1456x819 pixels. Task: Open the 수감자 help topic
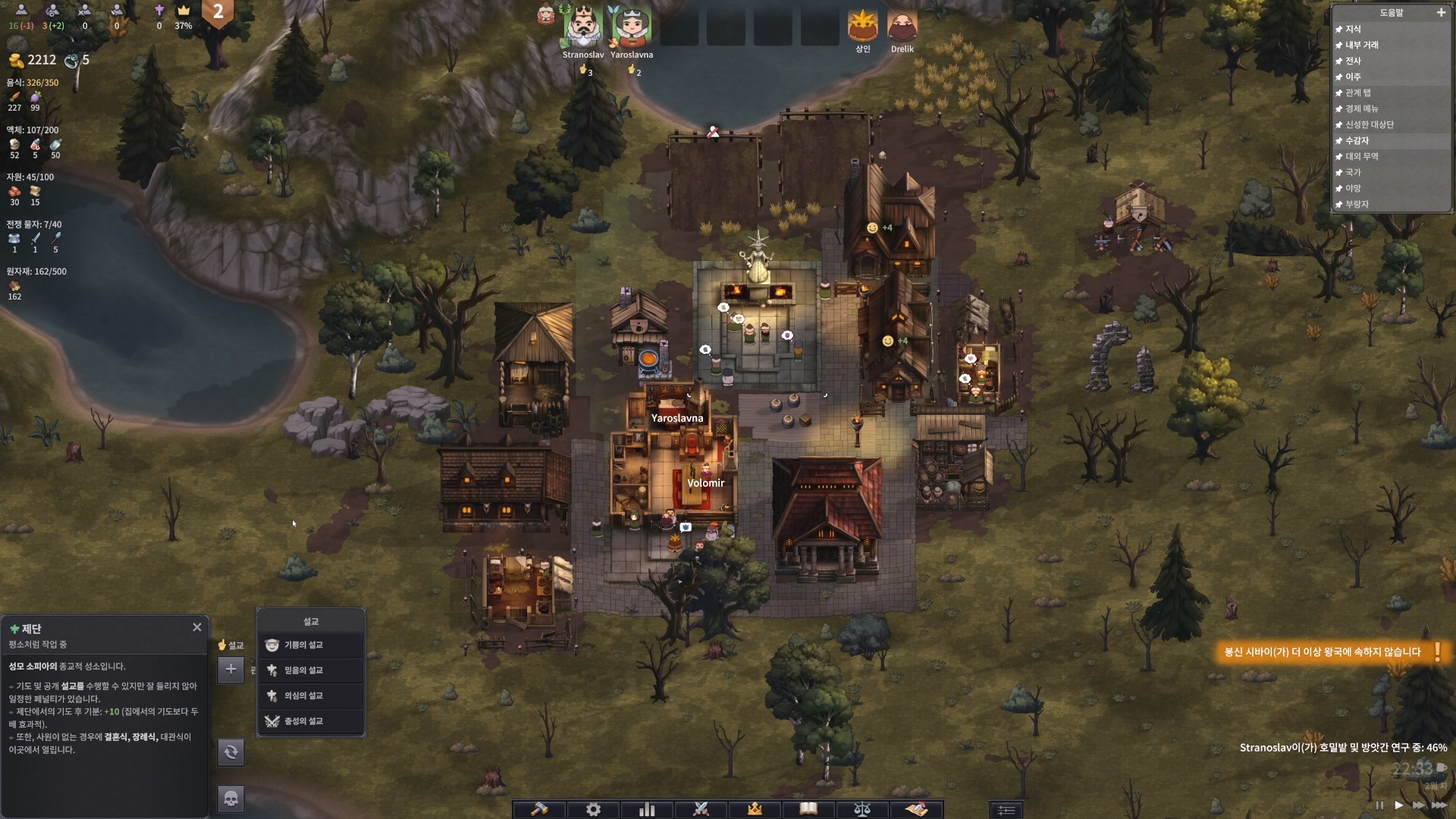point(1357,140)
